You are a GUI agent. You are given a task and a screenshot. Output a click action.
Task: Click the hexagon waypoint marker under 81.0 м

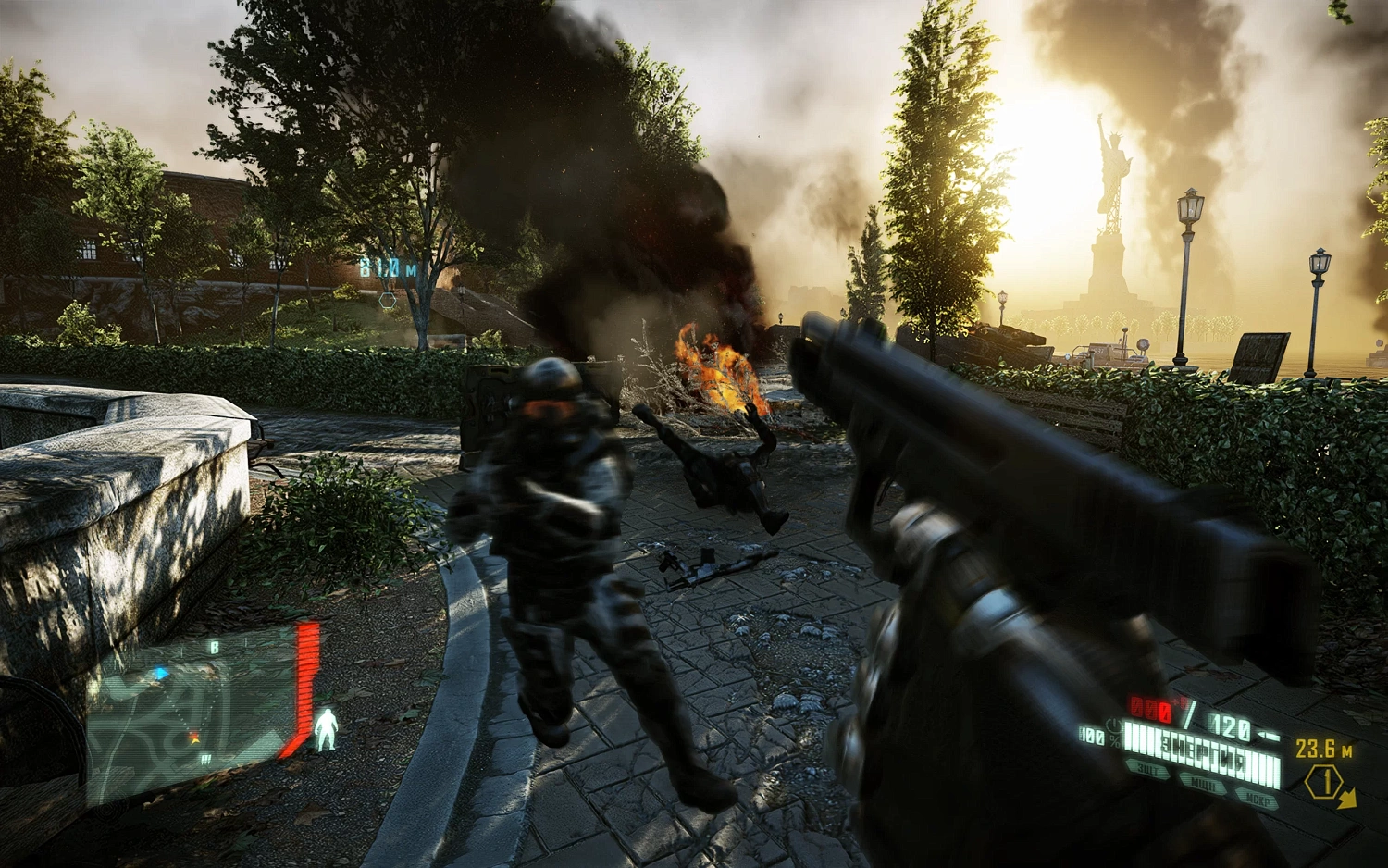pos(389,302)
